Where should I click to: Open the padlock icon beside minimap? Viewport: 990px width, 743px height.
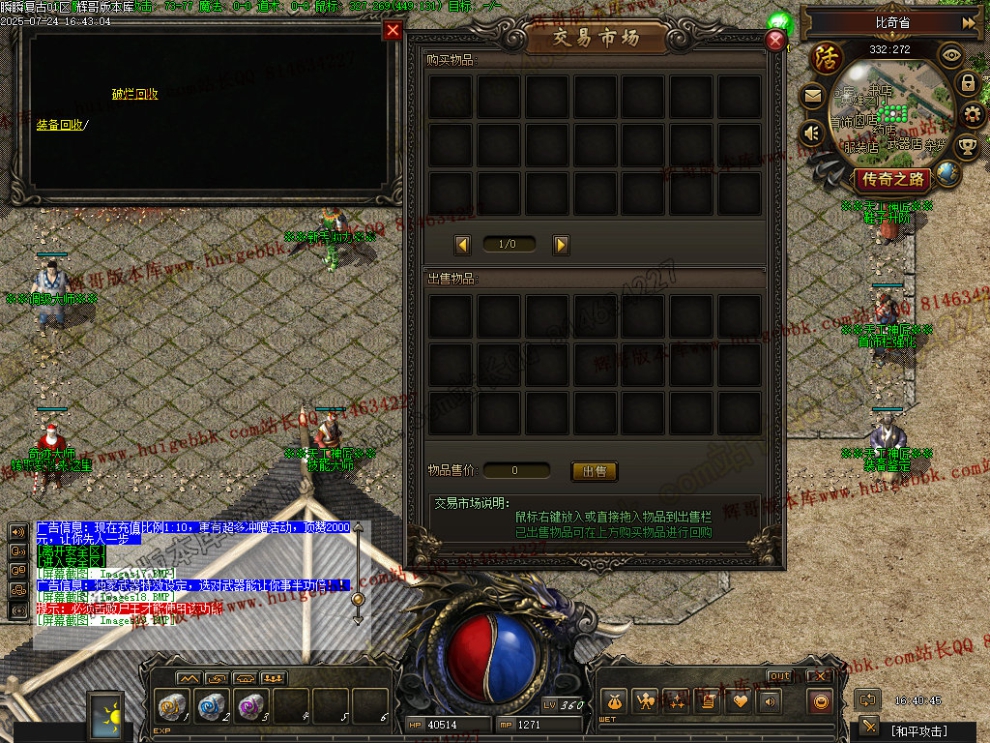point(968,84)
